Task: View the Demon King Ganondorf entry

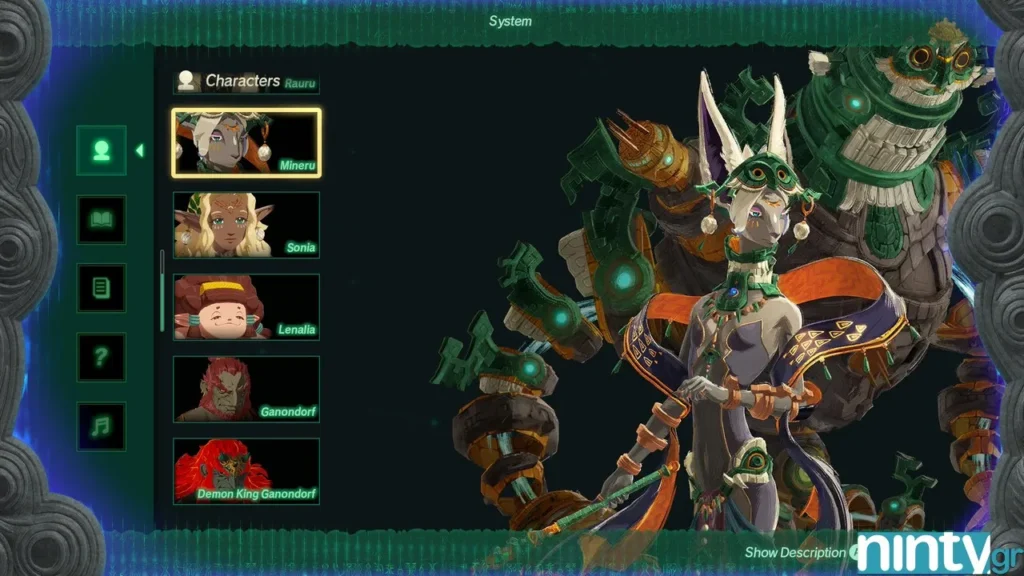Action: [246, 470]
